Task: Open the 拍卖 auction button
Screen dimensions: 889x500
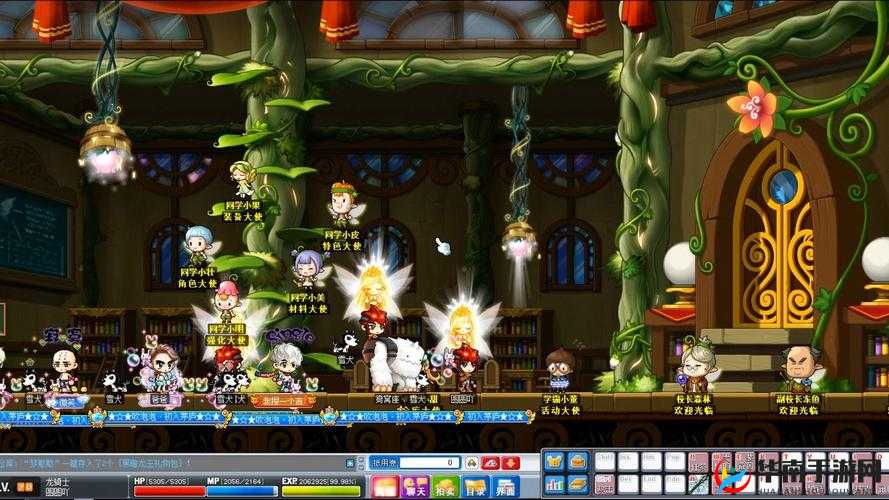Action: coord(445,487)
